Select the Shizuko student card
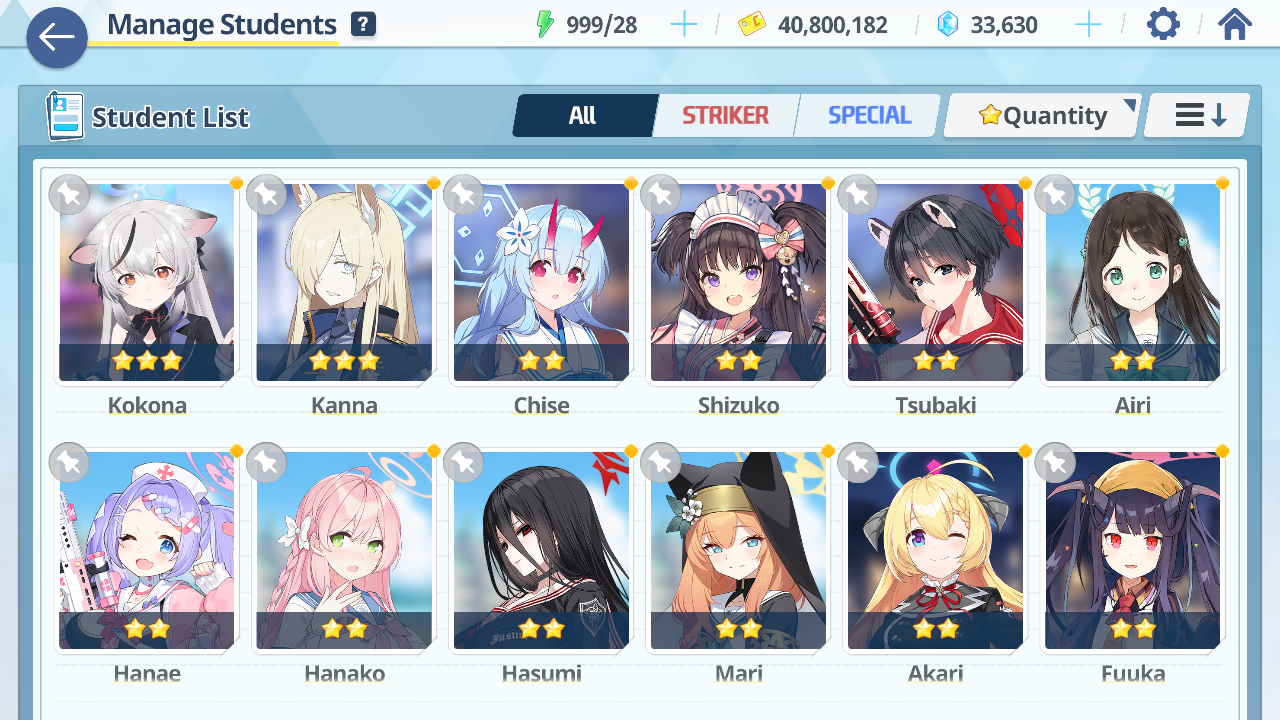Viewport: 1280px width, 720px height. pos(738,282)
